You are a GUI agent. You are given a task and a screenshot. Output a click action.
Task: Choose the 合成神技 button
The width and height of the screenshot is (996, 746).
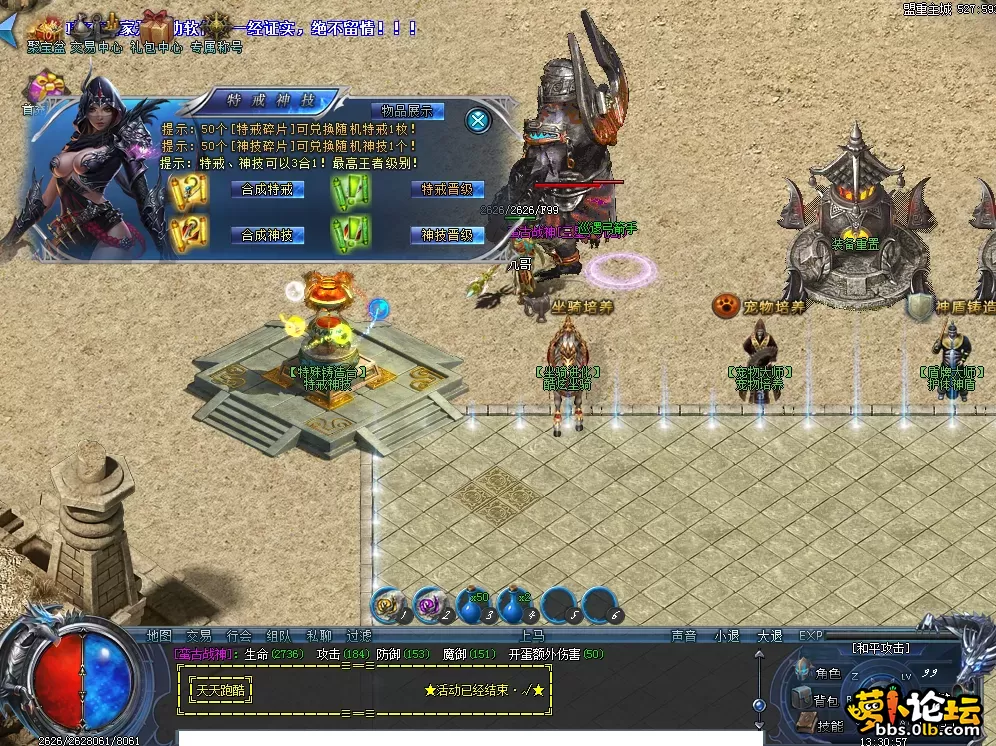click(x=267, y=235)
